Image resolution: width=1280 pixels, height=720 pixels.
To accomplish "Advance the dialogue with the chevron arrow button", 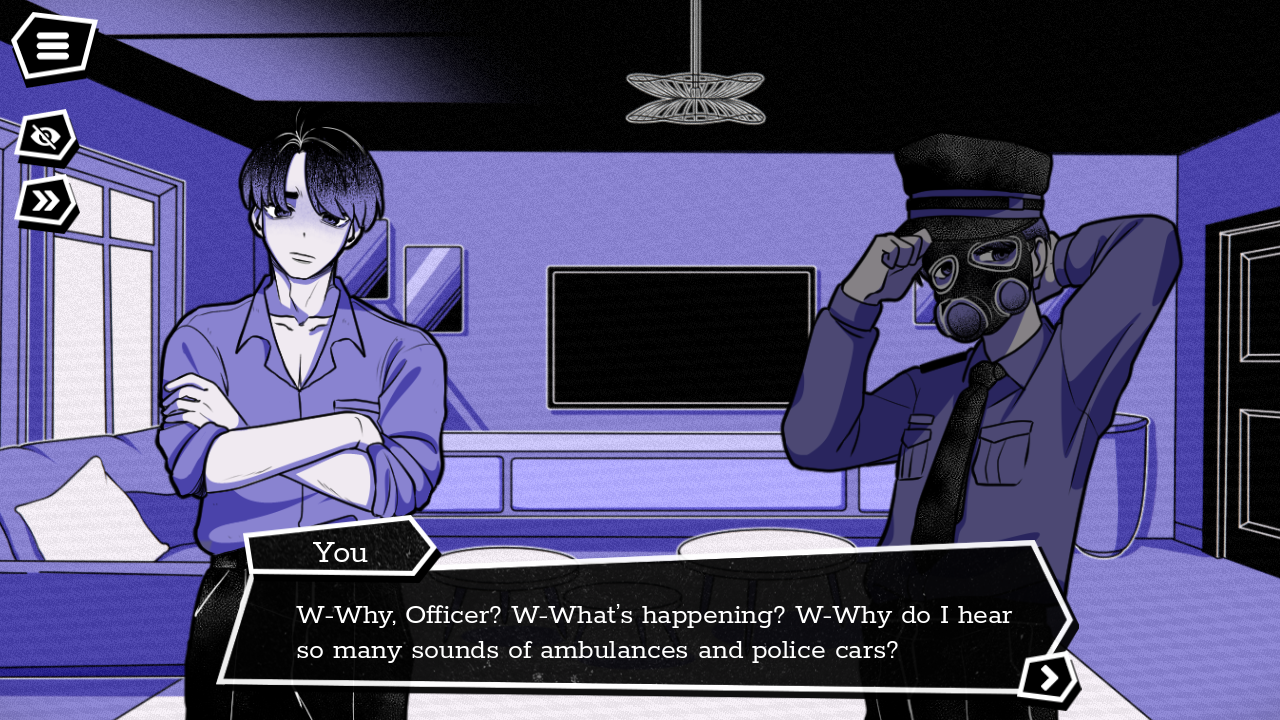I will (x=1048, y=678).
